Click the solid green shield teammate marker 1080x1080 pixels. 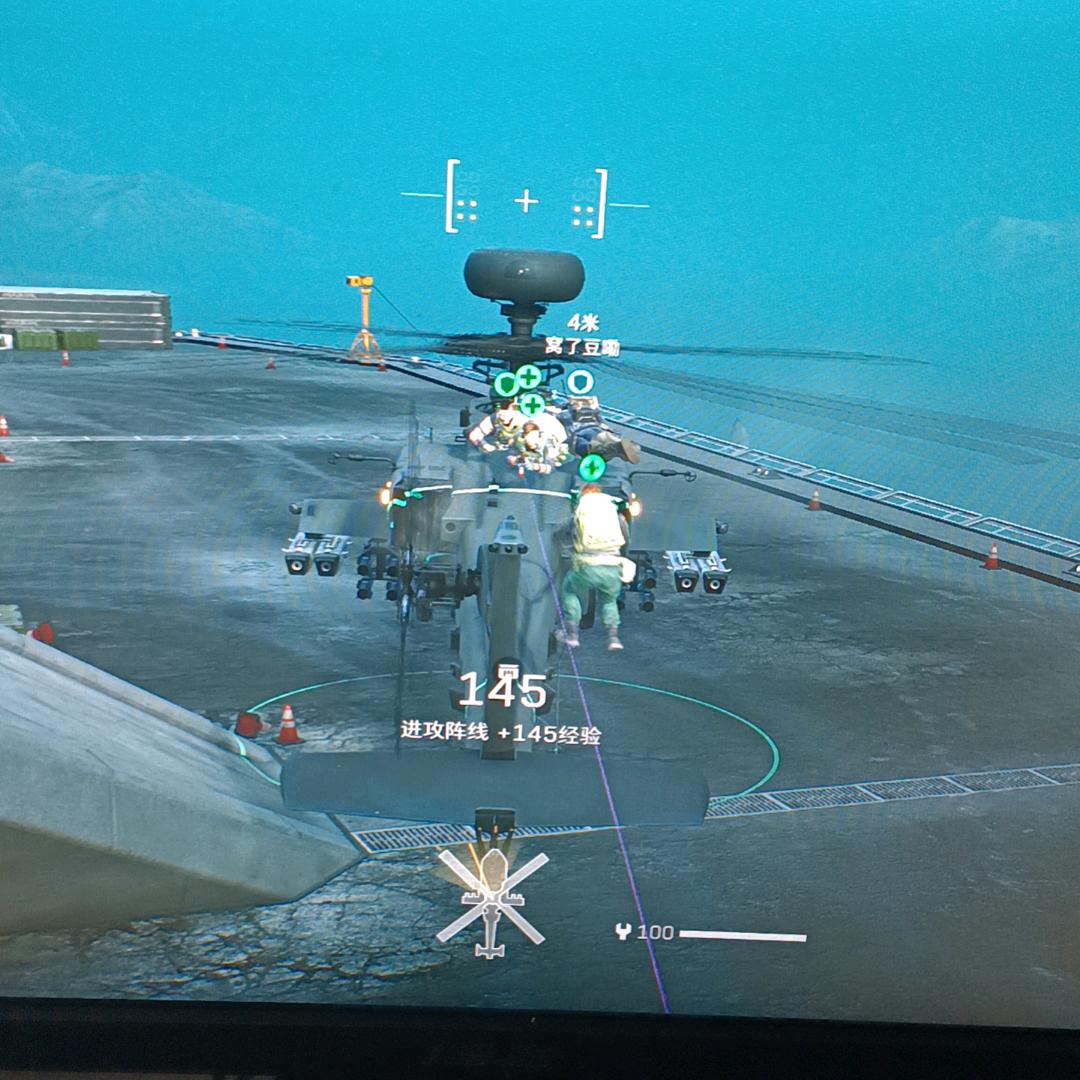tap(506, 384)
